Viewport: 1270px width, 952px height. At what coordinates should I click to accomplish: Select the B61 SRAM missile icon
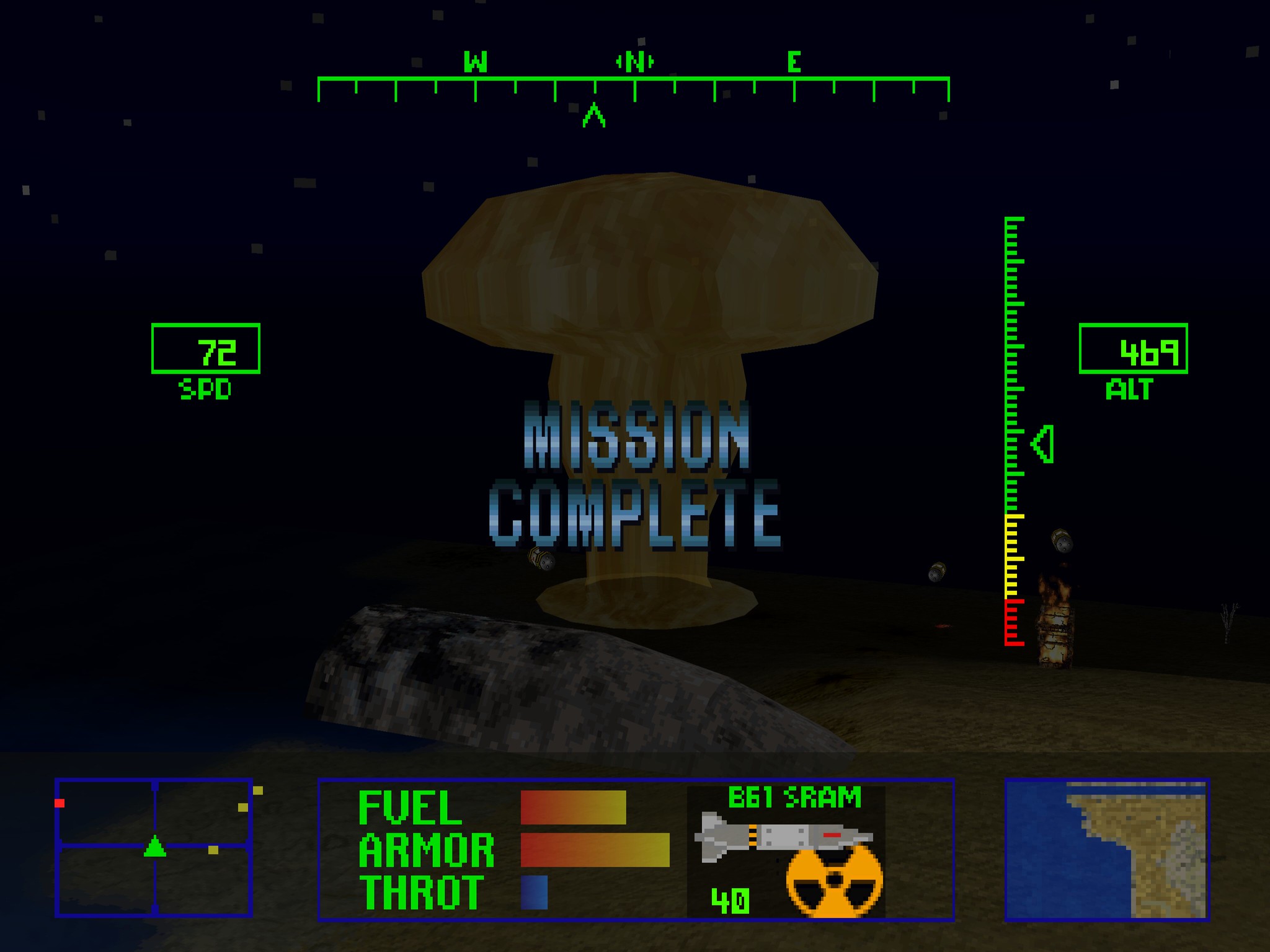click(783, 838)
